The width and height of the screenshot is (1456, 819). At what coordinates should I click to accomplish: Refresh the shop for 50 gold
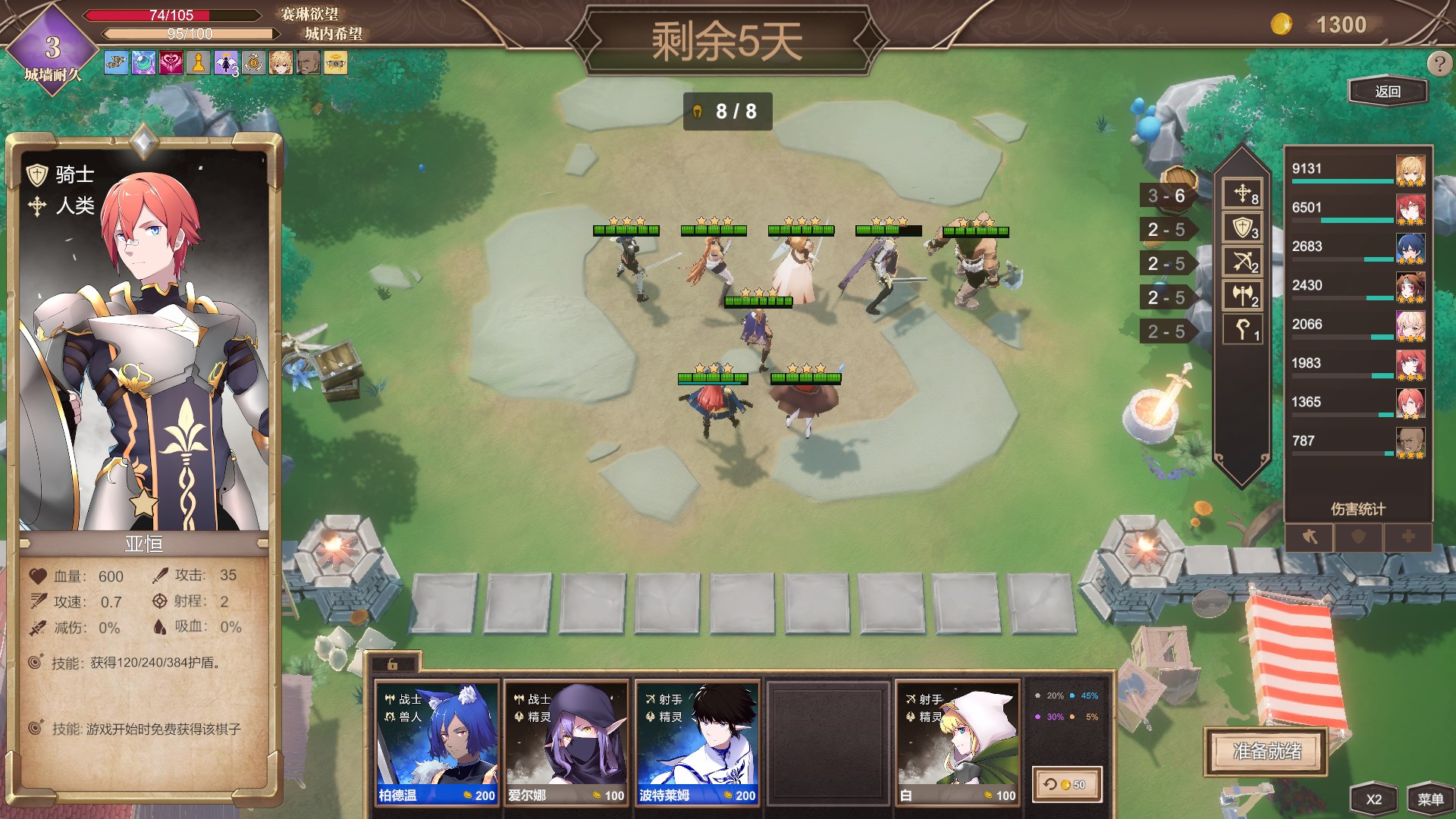(x=1065, y=784)
